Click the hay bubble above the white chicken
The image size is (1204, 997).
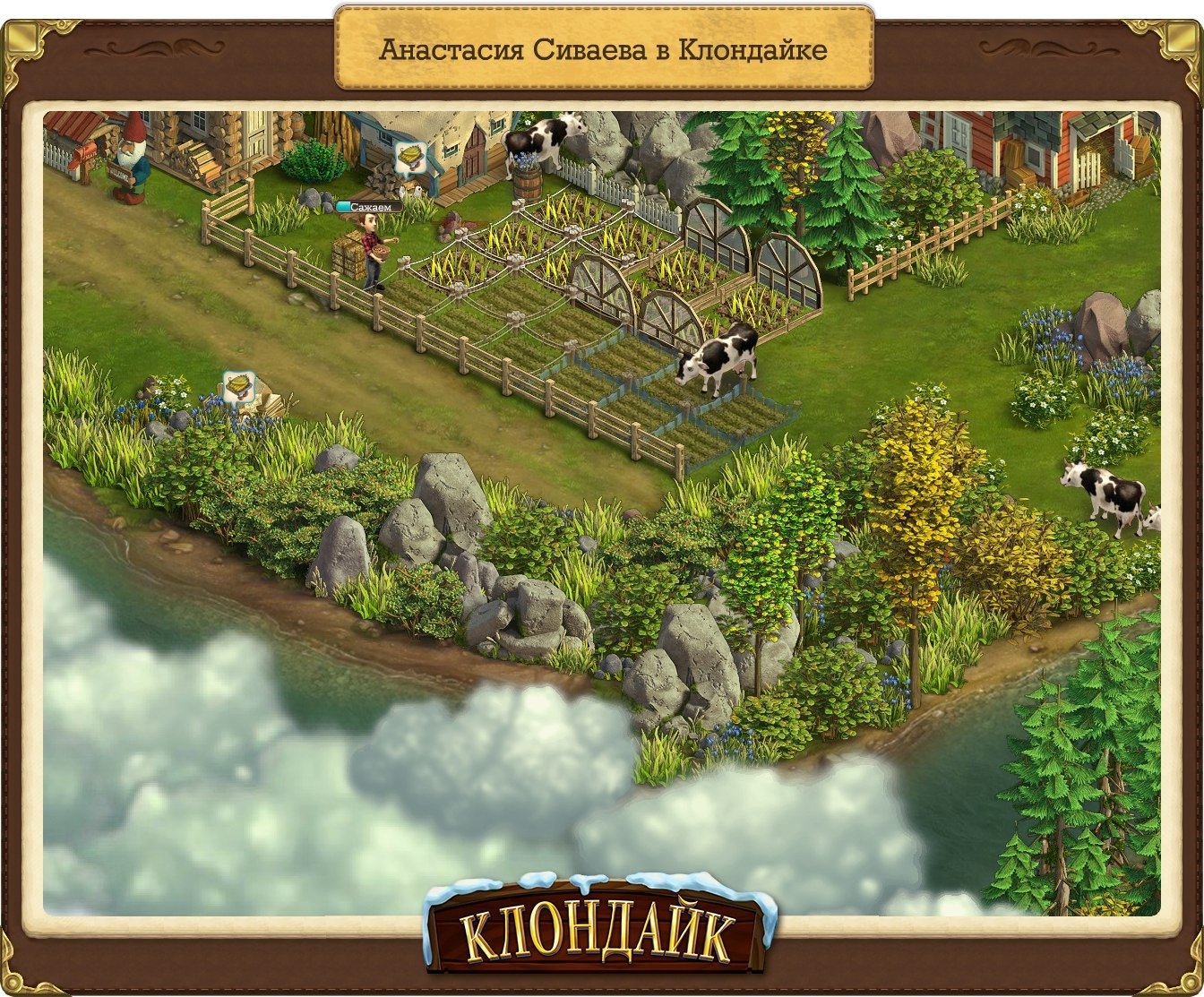tap(410, 157)
